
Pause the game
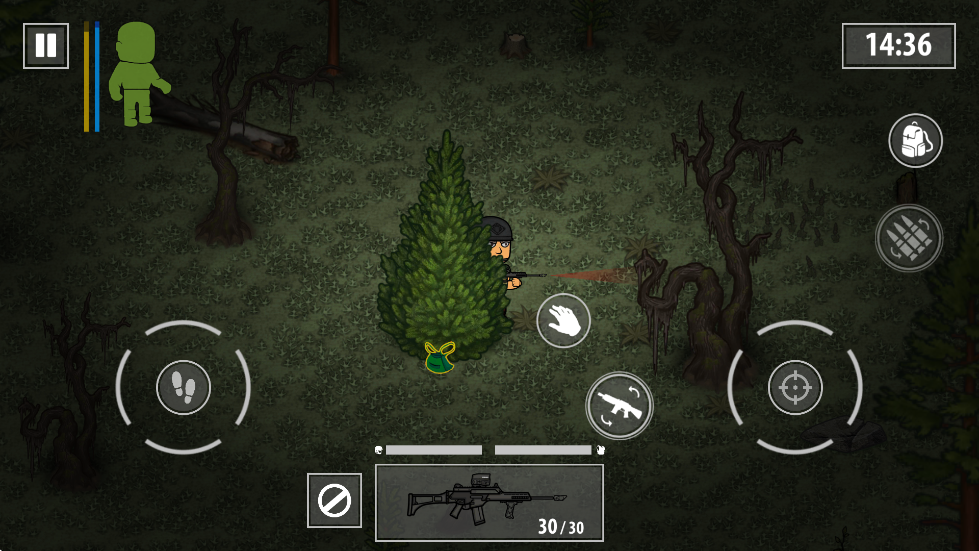pyautogui.click(x=46, y=45)
